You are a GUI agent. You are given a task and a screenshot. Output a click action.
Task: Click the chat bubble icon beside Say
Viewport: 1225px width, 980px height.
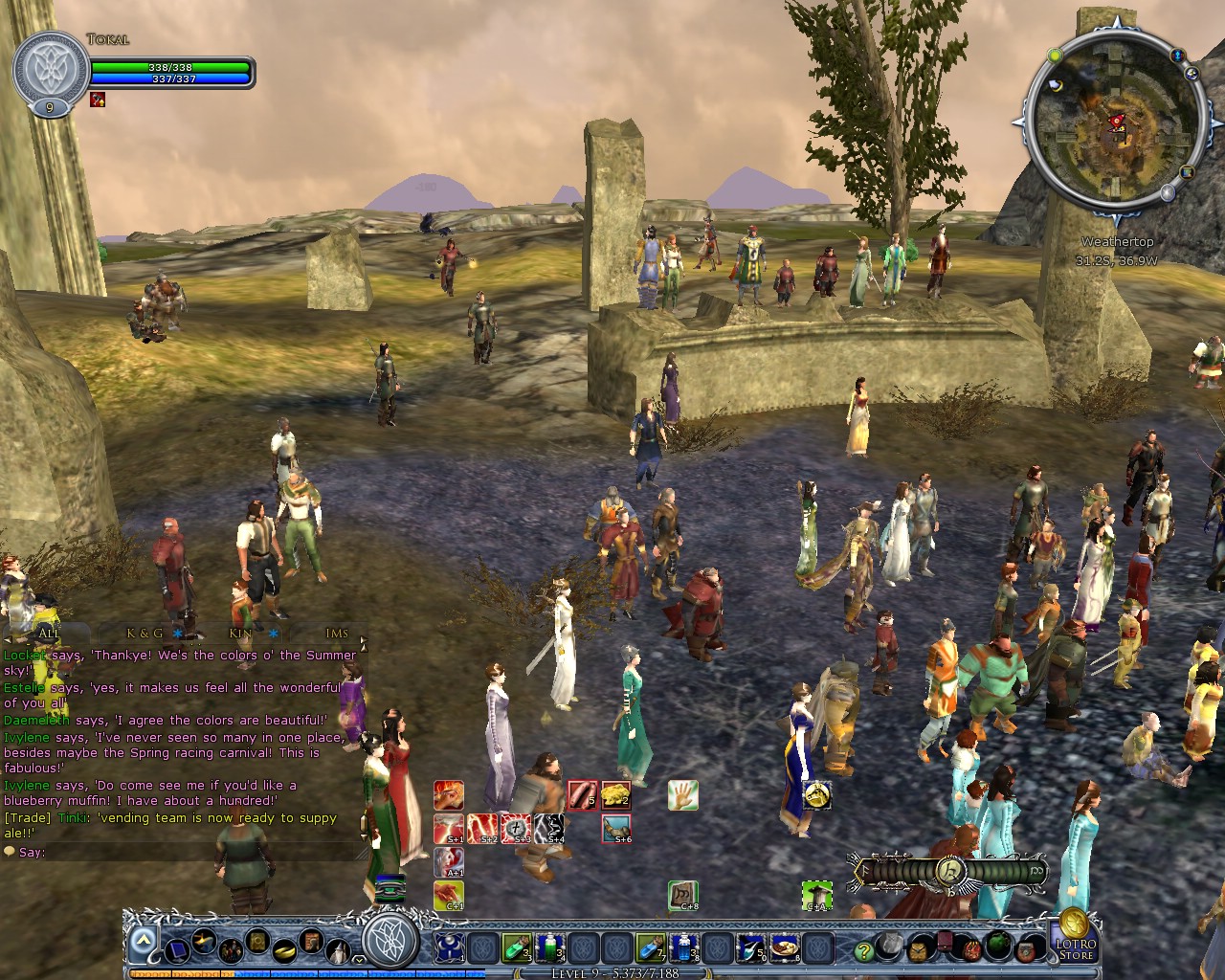click(10, 852)
